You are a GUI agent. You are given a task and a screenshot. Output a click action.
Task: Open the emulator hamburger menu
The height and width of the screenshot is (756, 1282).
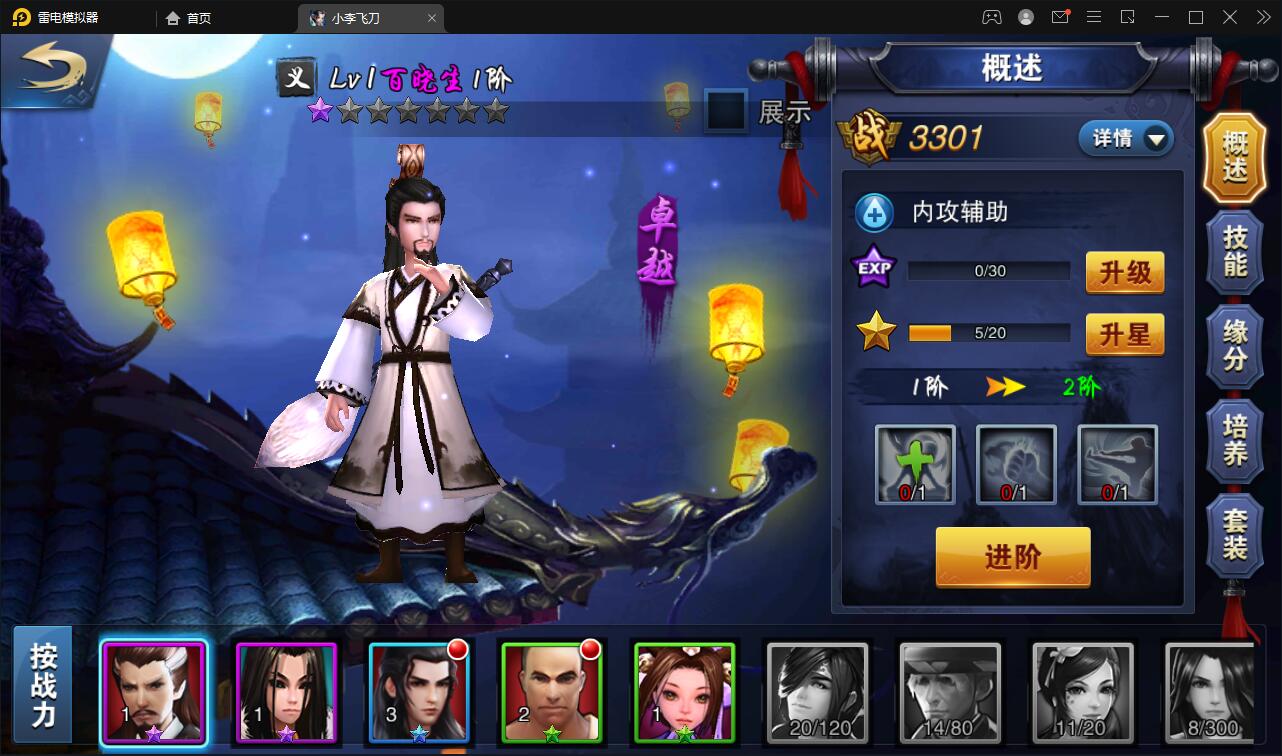click(1094, 17)
